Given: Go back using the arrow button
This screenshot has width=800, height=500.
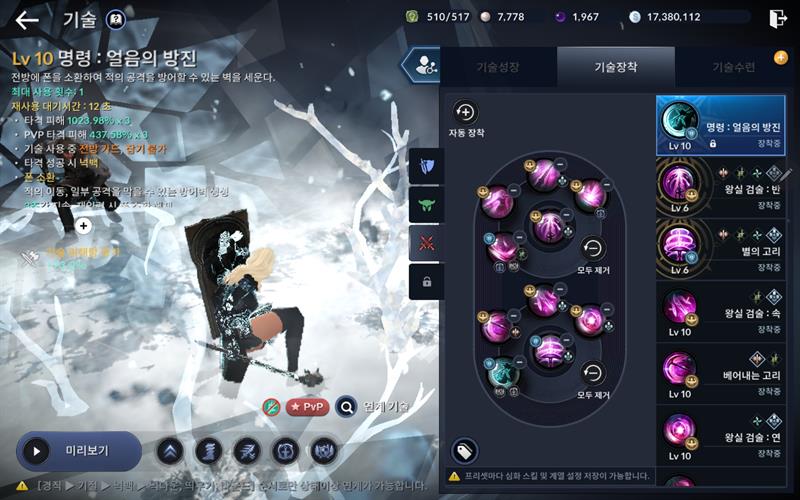Looking at the screenshot, I should coord(27,20).
